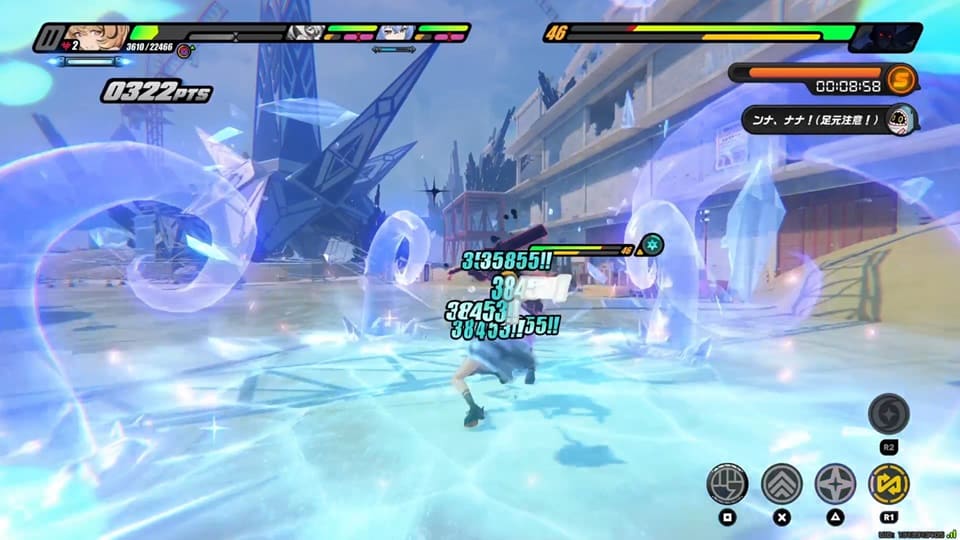Trigger the four-point star special attack

[x=835, y=484]
